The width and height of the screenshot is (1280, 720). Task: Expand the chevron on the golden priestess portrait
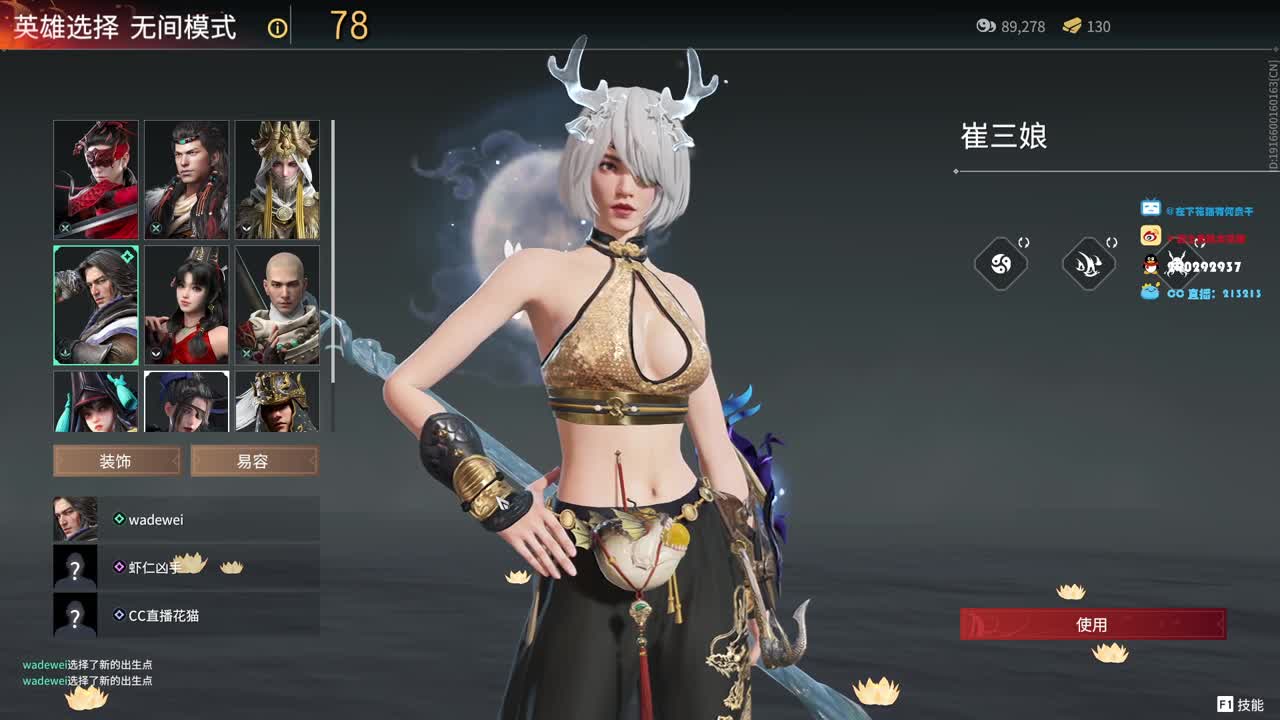(x=245, y=230)
